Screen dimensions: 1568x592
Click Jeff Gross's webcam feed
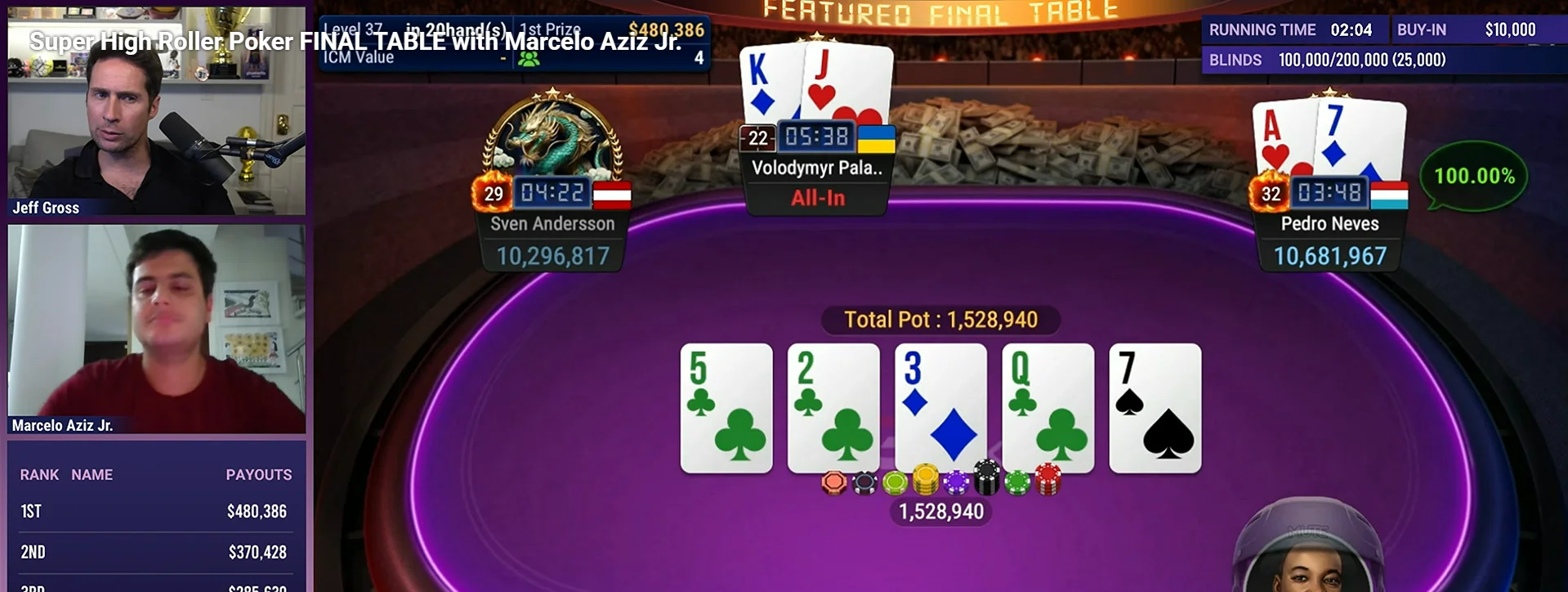(x=156, y=110)
